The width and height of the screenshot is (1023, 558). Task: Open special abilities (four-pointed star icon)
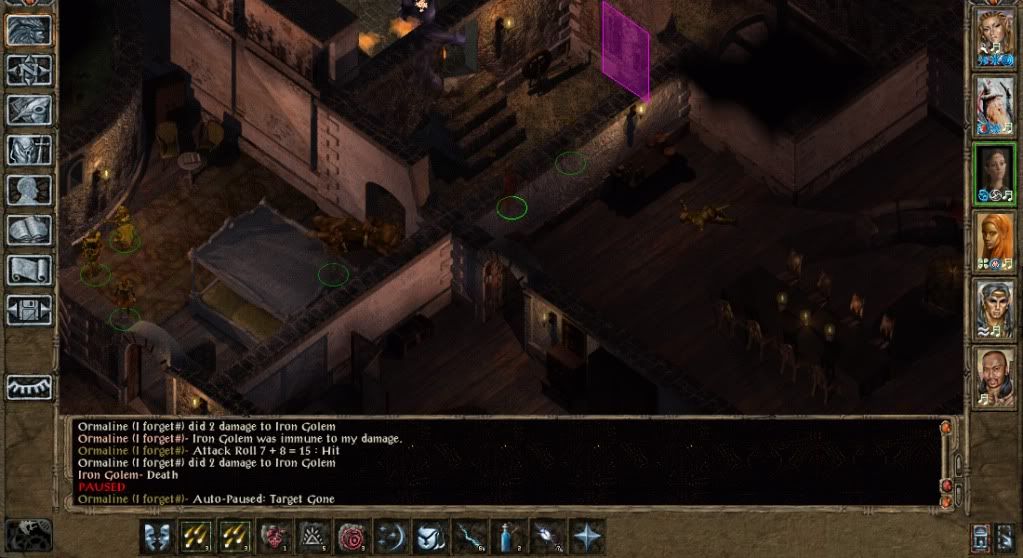pos(586,535)
